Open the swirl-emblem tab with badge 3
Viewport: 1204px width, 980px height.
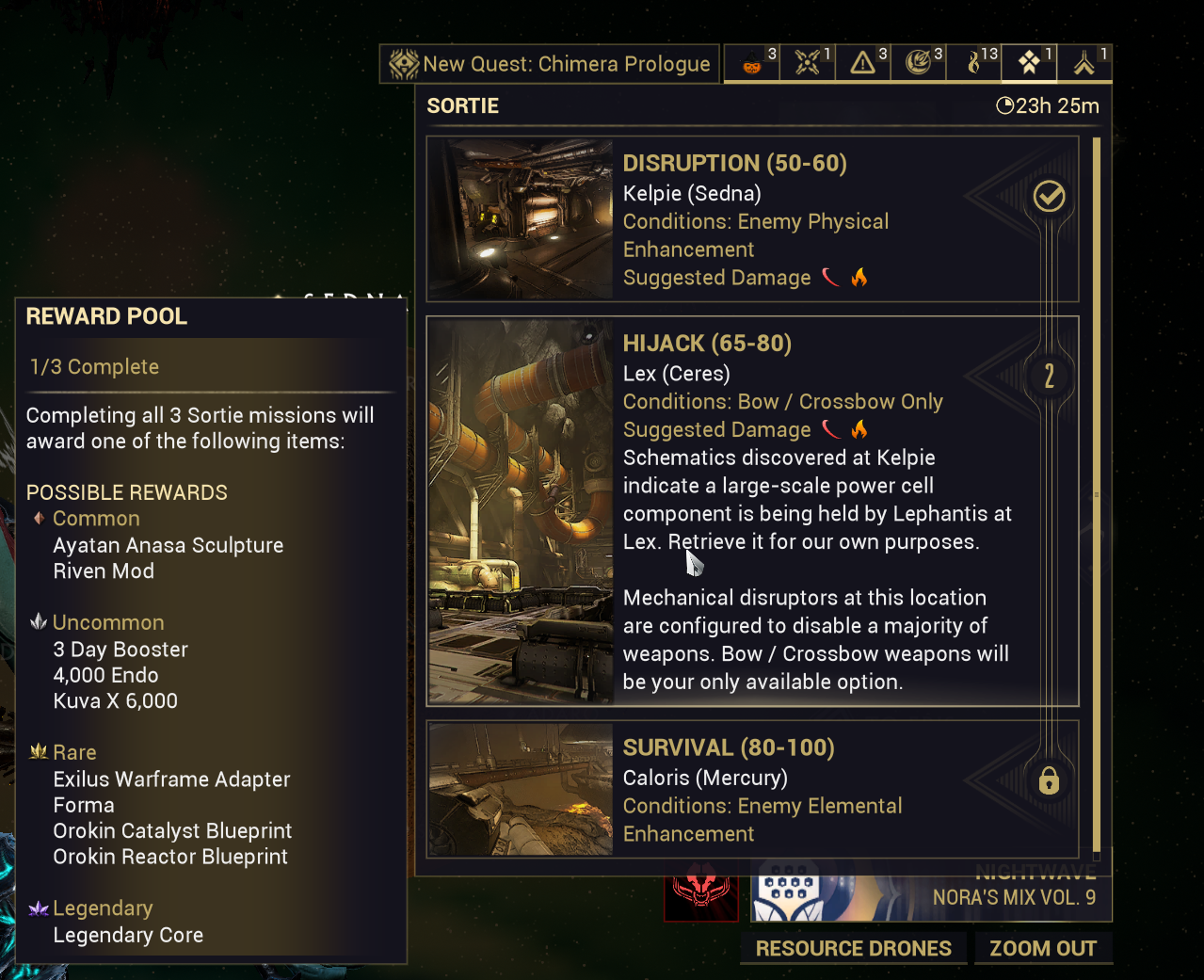coord(919,63)
